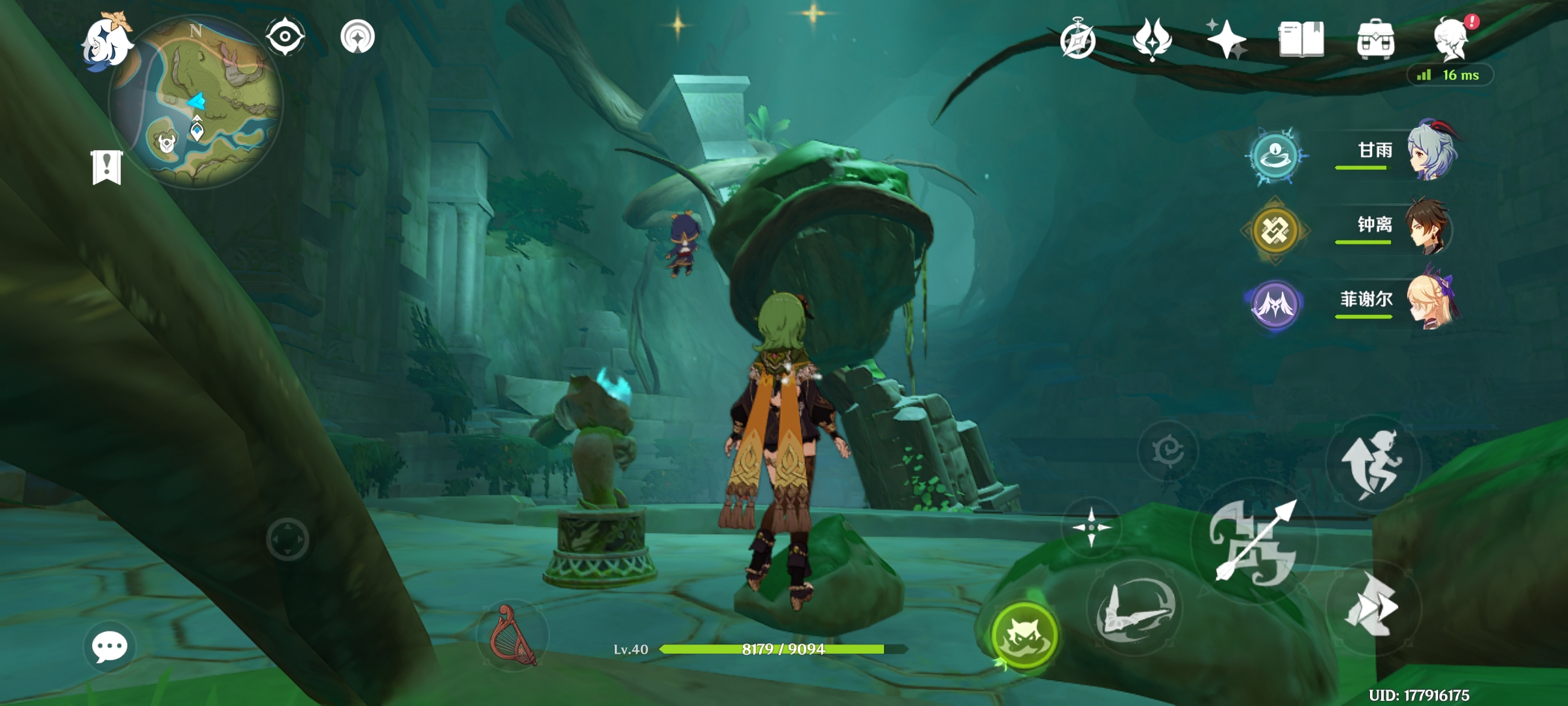Open the backpack inventory
The height and width of the screenshot is (706, 1568).
coord(1375,41)
